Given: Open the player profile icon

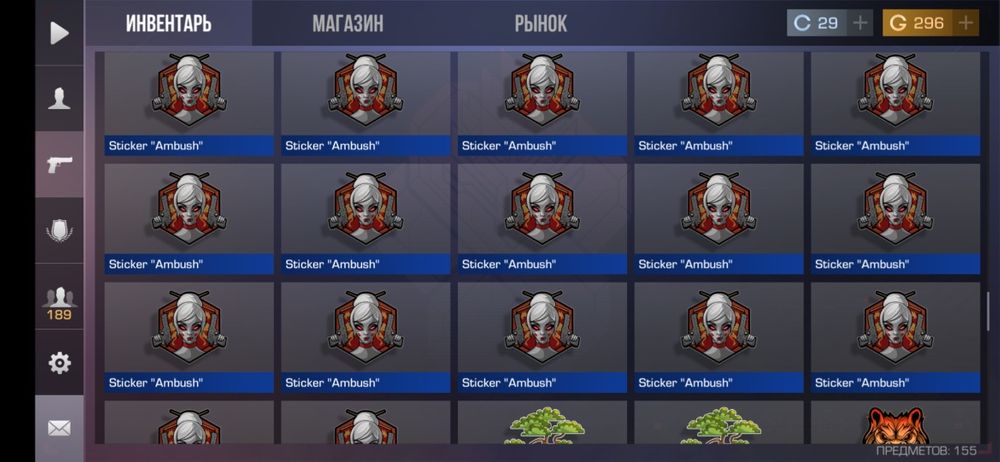Looking at the screenshot, I should point(59,98).
